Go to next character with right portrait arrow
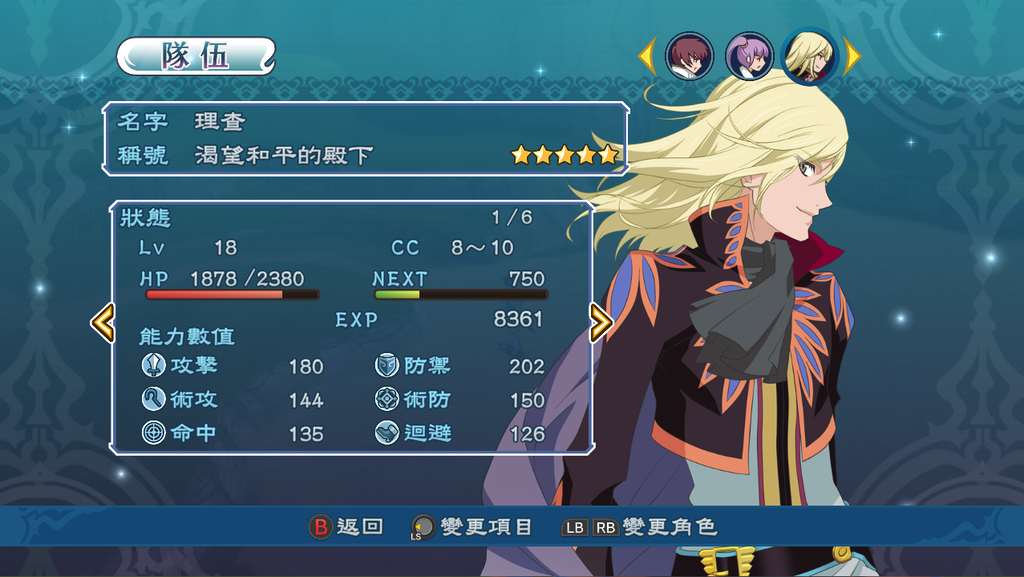The width and height of the screenshot is (1024, 577). (x=852, y=56)
